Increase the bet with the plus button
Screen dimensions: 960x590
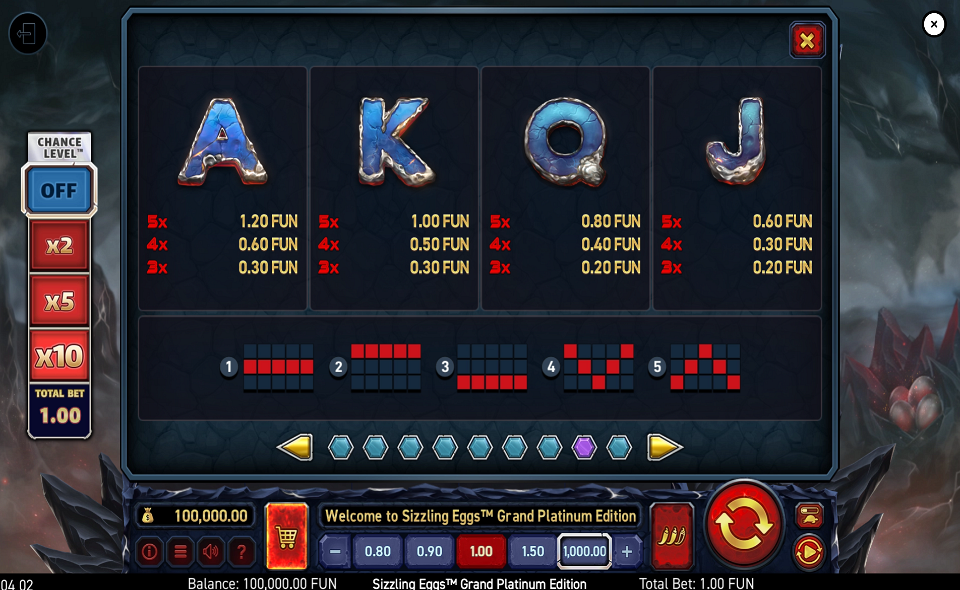(627, 551)
